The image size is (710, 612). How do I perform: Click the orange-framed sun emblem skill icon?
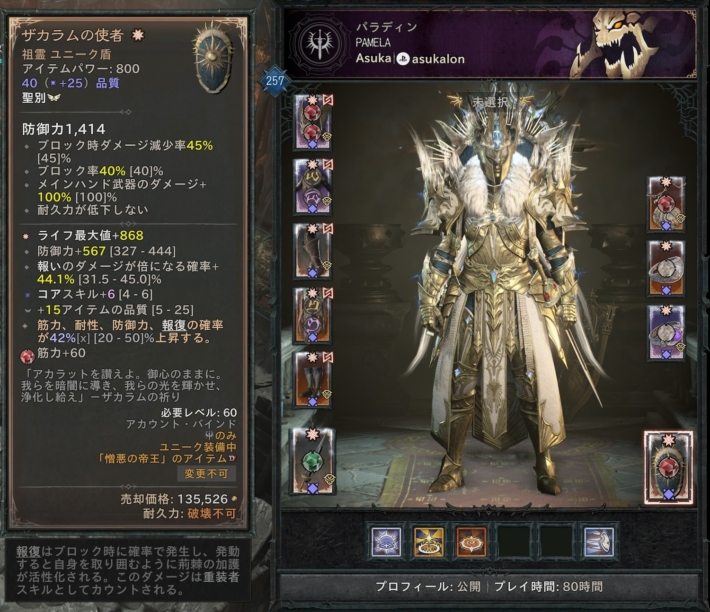(x=471, y=540)
